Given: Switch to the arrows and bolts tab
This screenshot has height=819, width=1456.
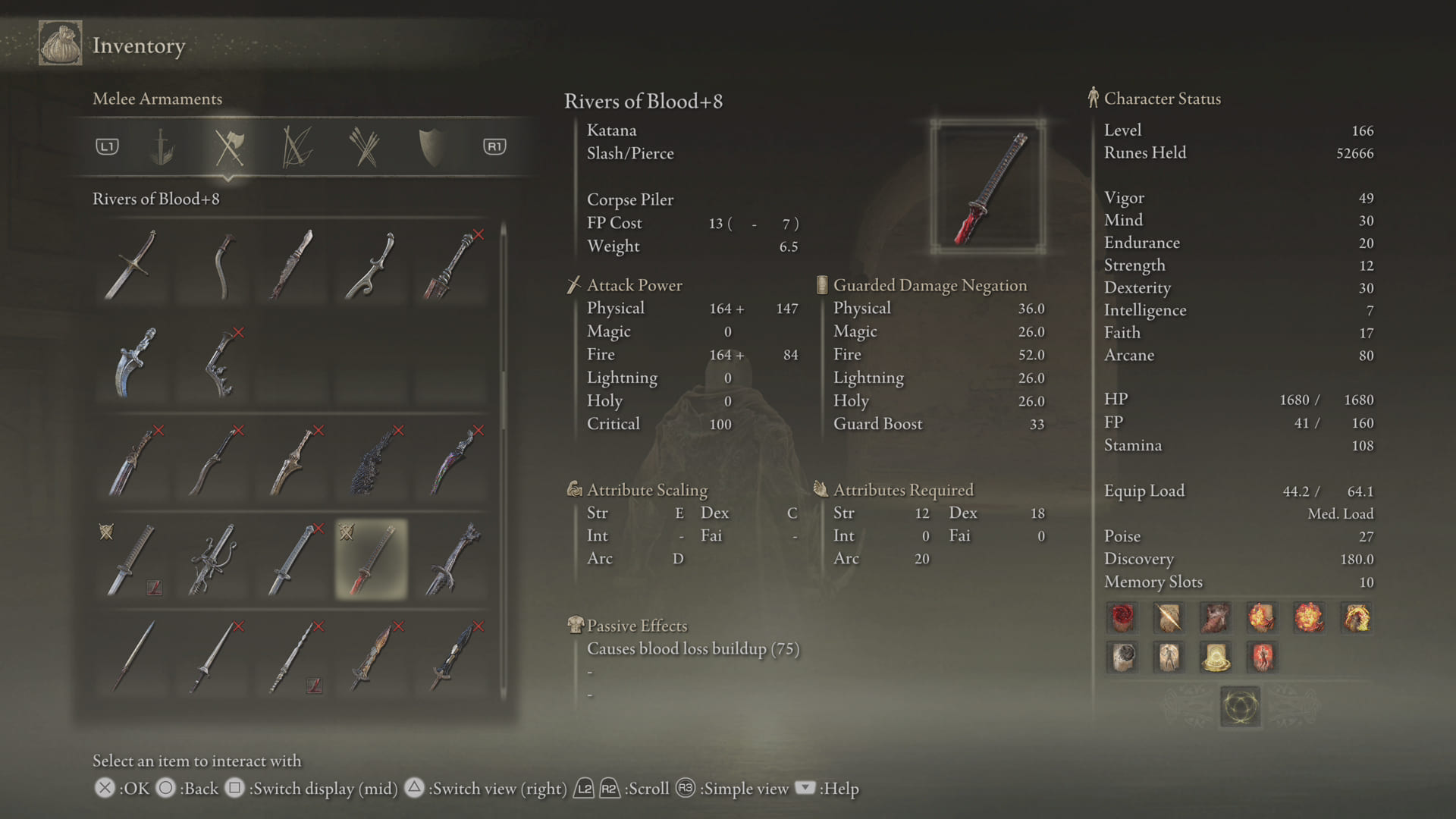Looking at the screenshot, I should click(365, 146).
